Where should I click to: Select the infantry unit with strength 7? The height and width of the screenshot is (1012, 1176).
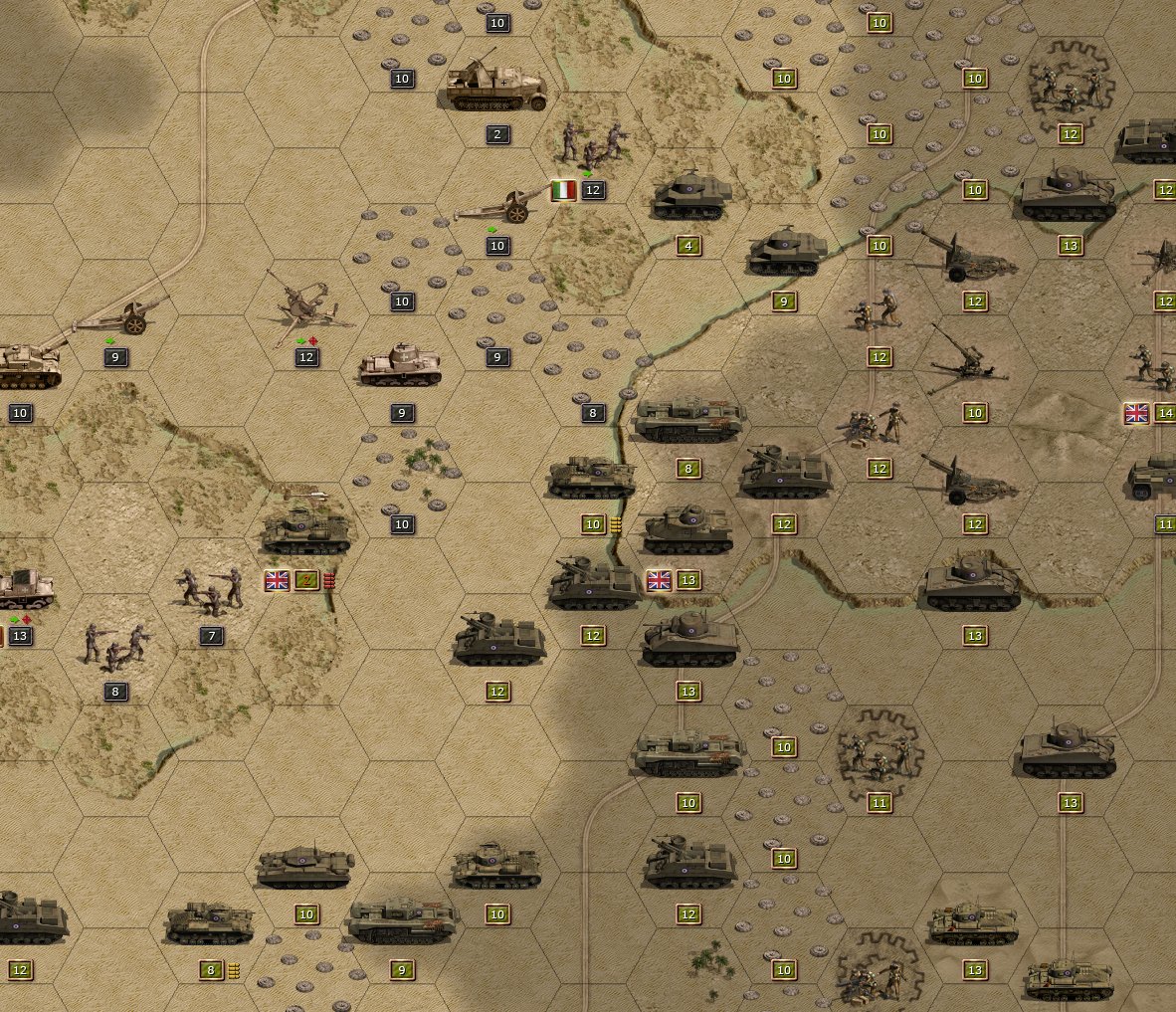pos(211,591)
